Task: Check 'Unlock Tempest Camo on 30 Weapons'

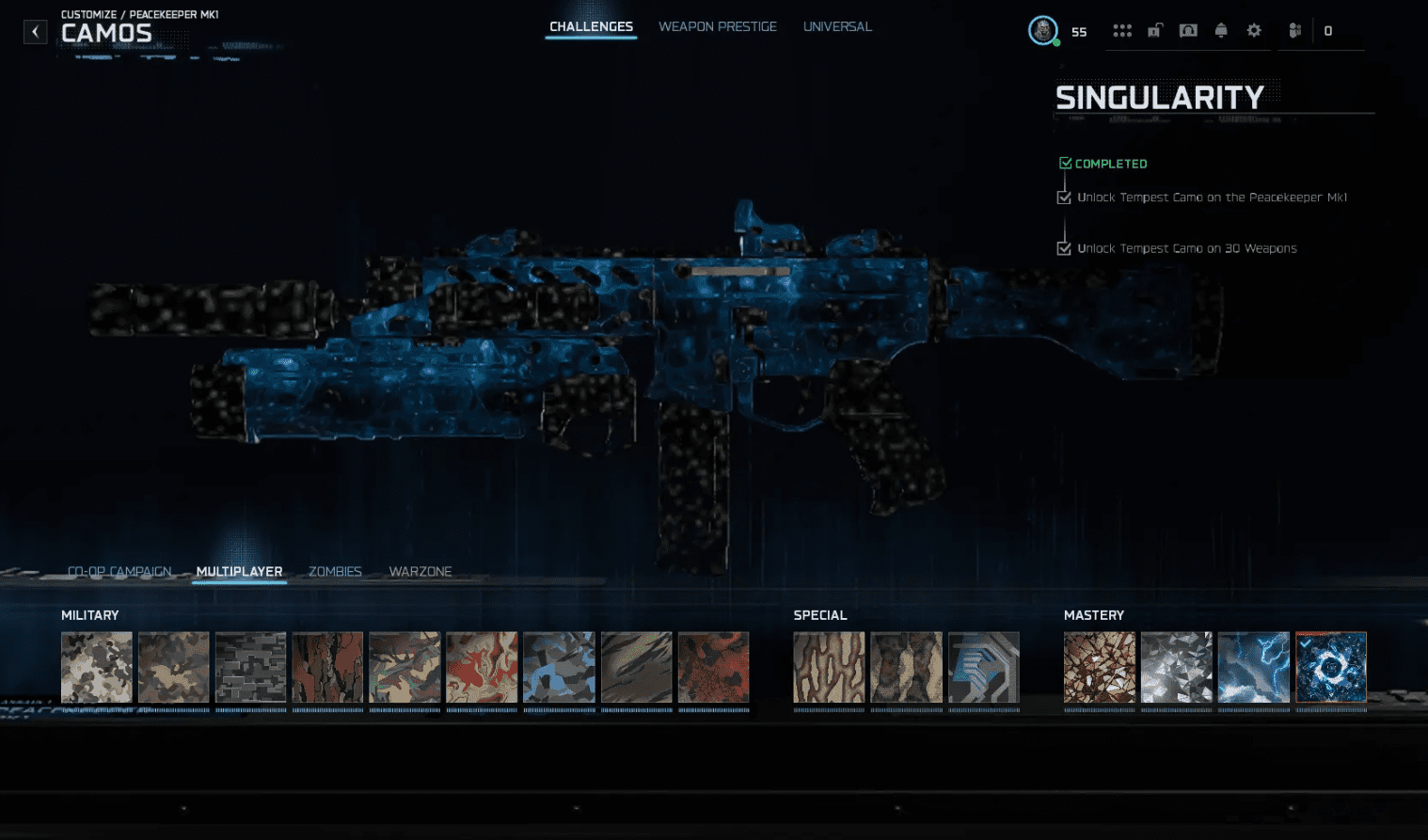Action: point(1064,248)
